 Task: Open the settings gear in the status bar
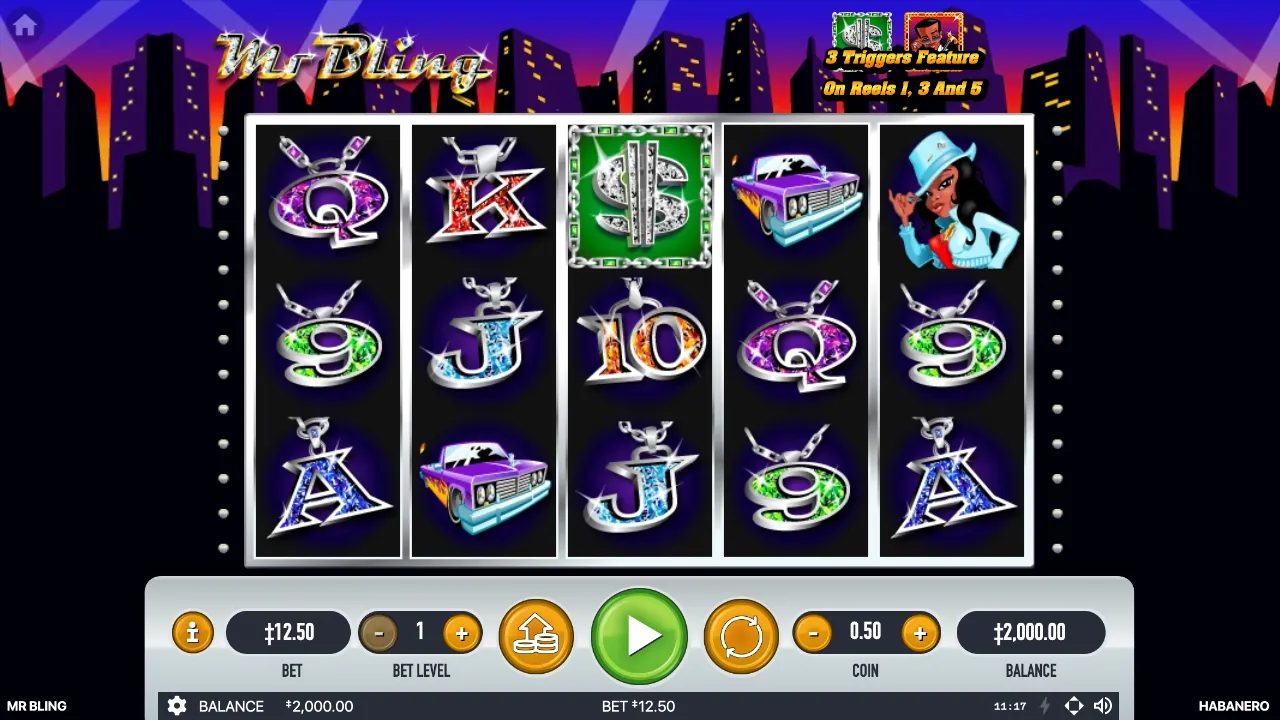point(177,706)
